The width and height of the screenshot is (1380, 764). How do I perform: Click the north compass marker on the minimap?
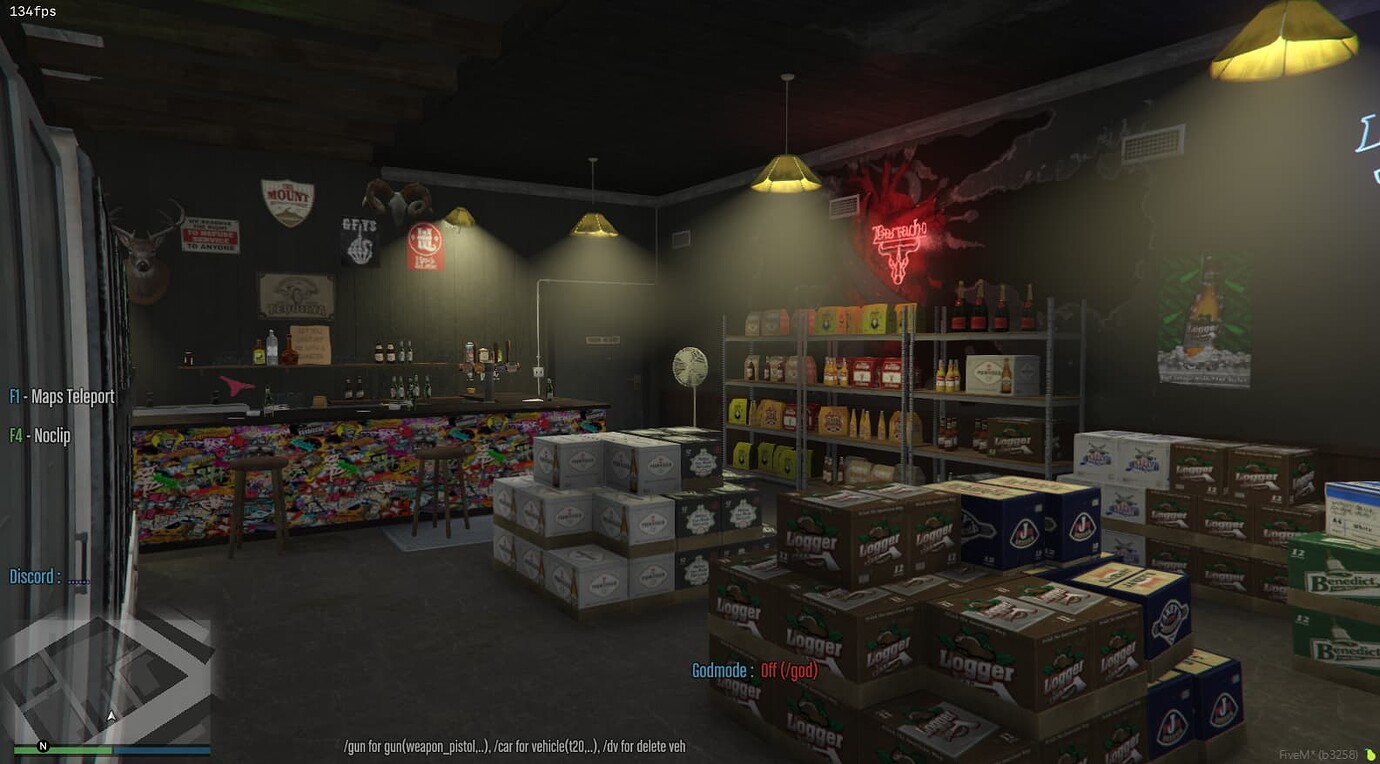coord(41,745)
